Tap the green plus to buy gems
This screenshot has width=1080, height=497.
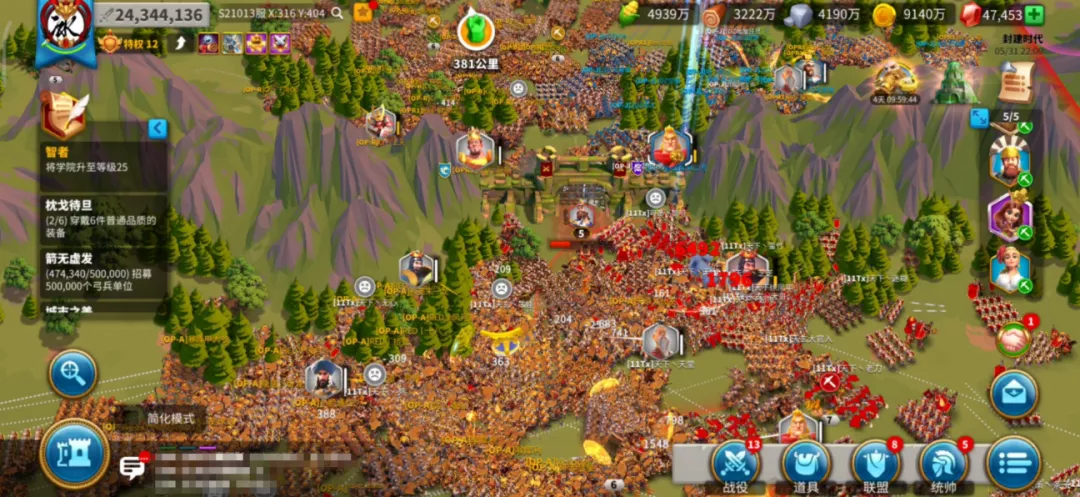click(1034, 14)
